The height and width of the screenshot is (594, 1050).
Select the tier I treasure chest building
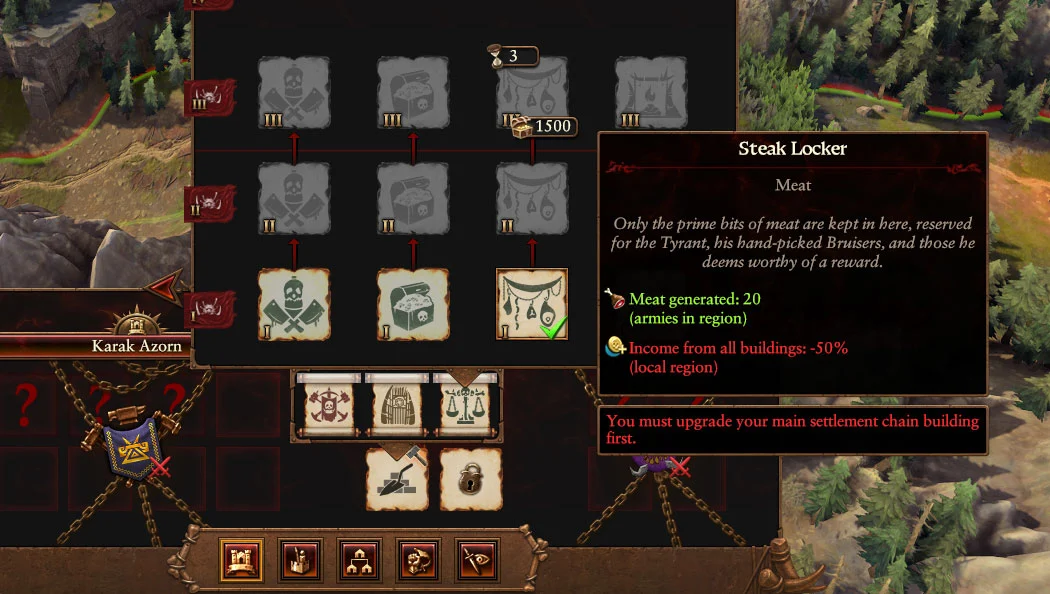pyautogui.click(x=413, y=304)
